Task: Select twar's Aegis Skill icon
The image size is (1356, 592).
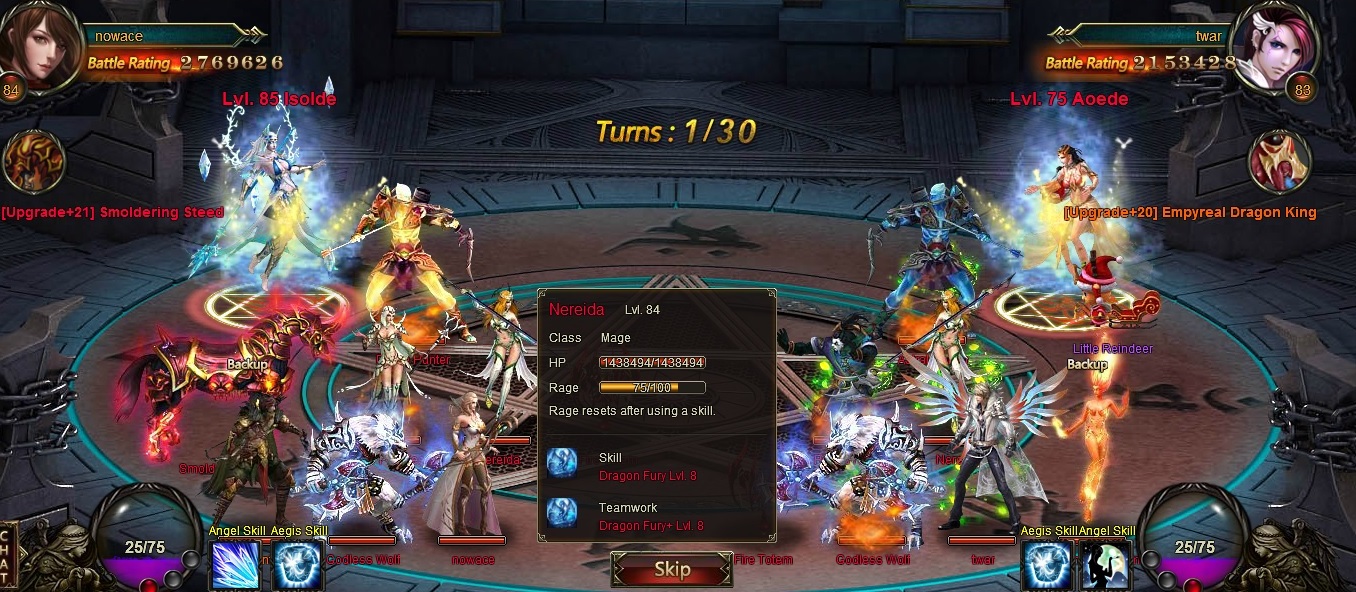Action: pyautogui.click(x=1045, y=565)
